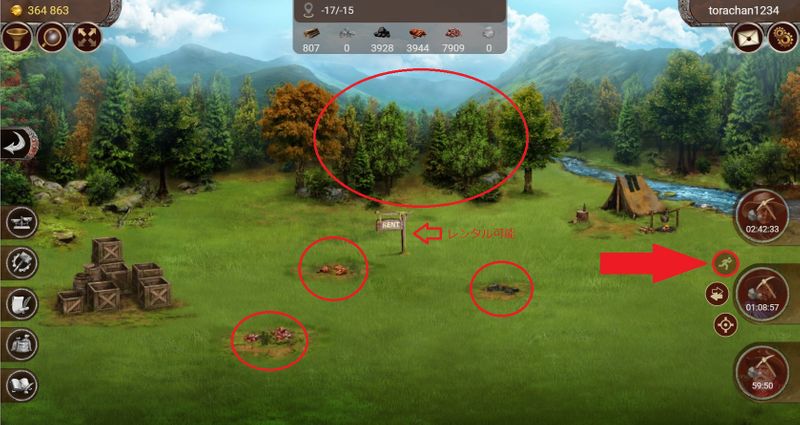The height and width of the screenshot is (425, 800).
Task: Click the running man icon
Action: click(x=722, y=264)
